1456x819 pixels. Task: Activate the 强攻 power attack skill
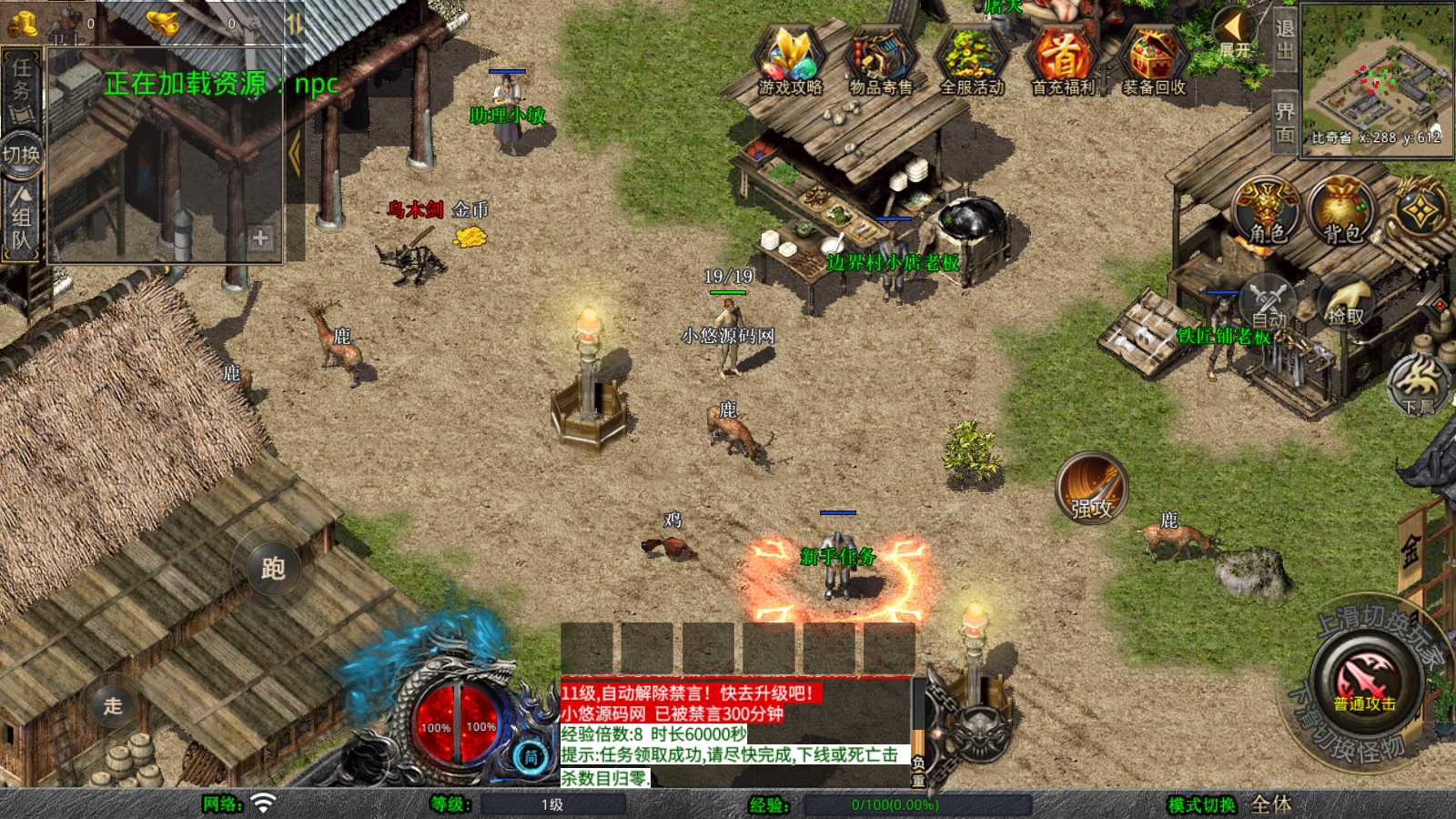coord(1092,489)
